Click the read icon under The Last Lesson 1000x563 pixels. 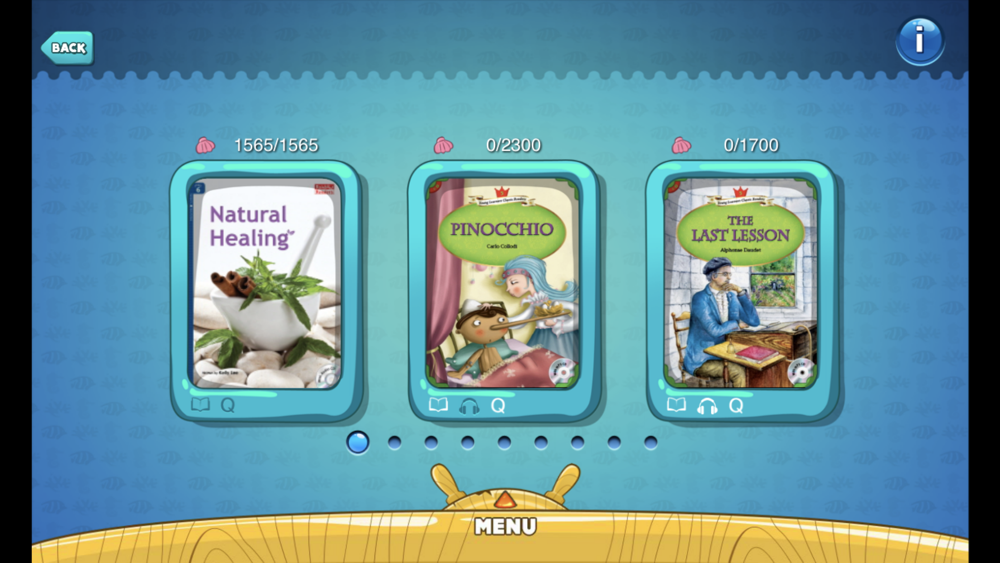point(677,405)
